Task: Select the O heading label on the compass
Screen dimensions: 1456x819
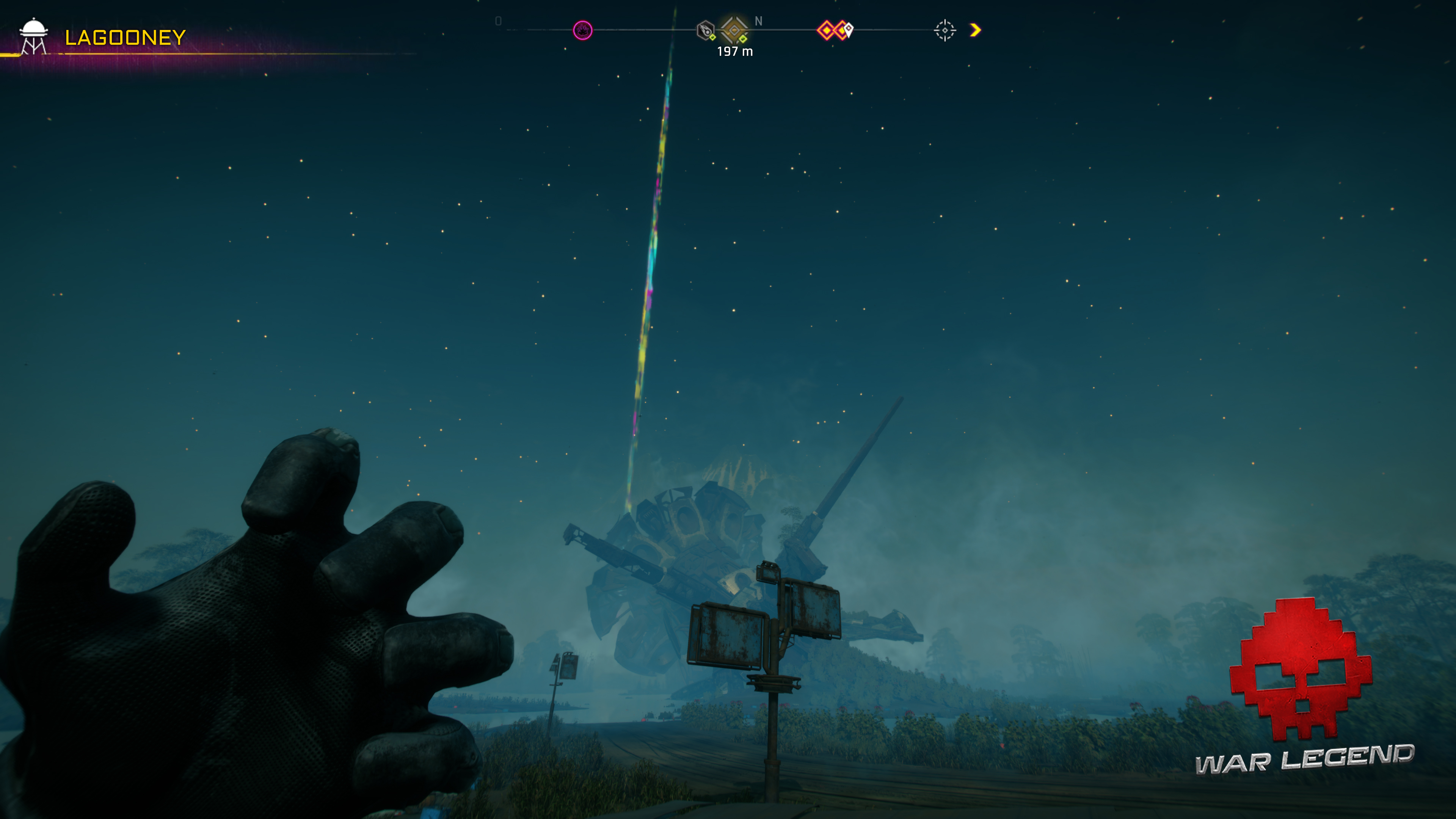Action: pyautogui.click(x=498, y=21)
